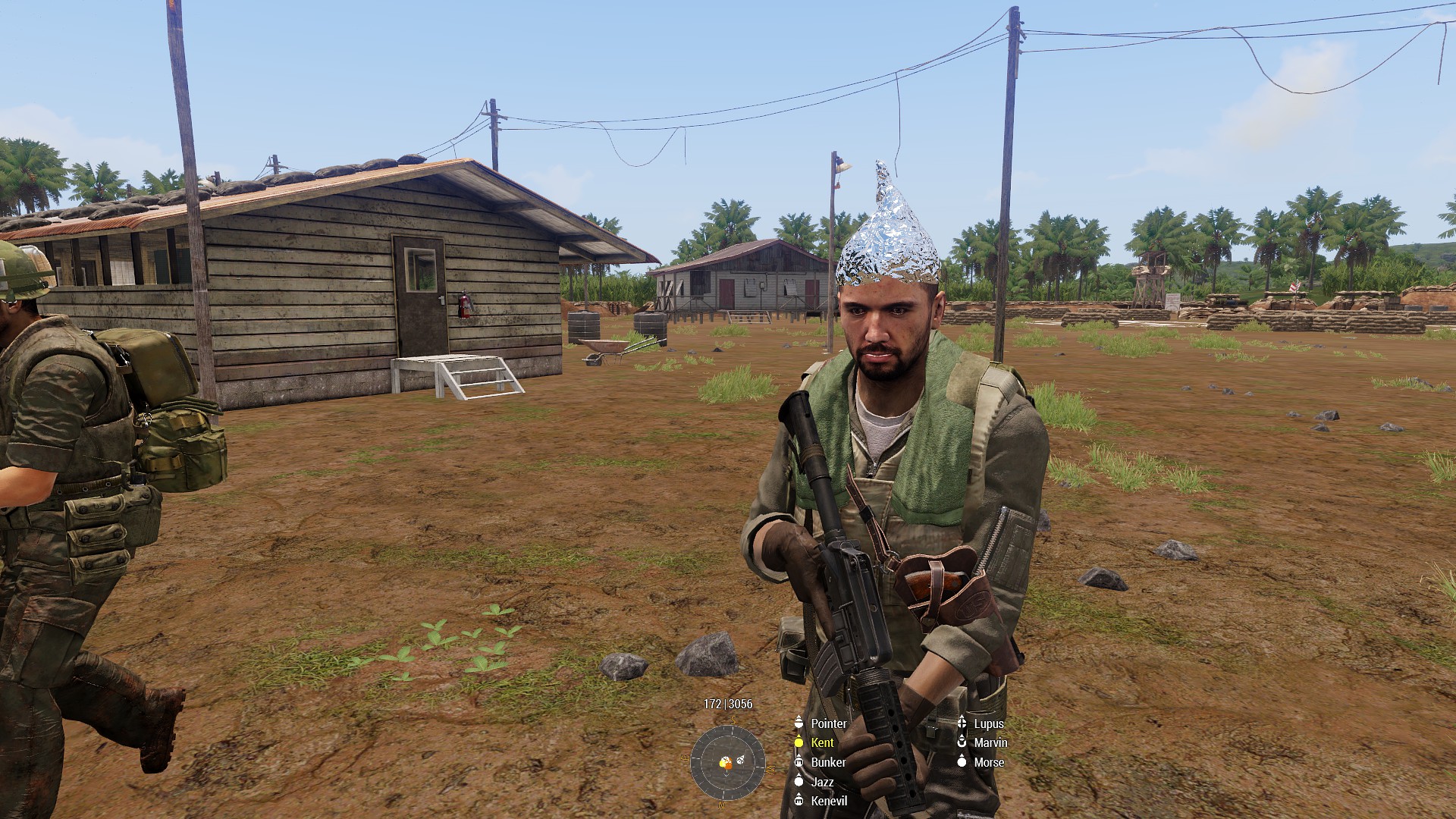Choose Lupus from the squad list

point(988,723)
